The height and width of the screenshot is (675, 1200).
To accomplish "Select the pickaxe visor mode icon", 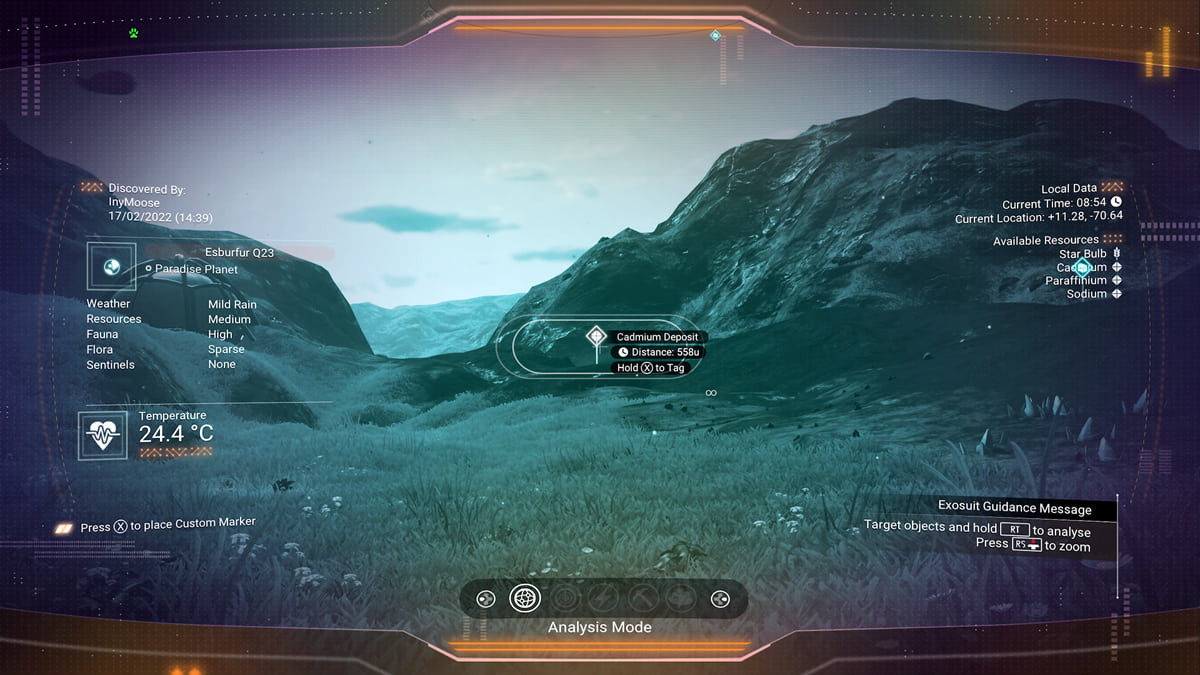I will tap(643, 598).
